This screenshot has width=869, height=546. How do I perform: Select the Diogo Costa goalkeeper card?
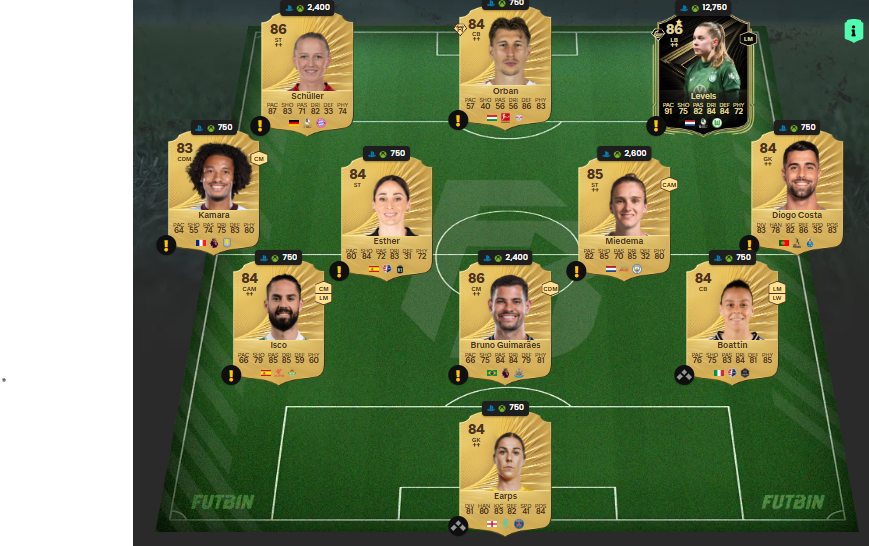[x=797, y=190]
